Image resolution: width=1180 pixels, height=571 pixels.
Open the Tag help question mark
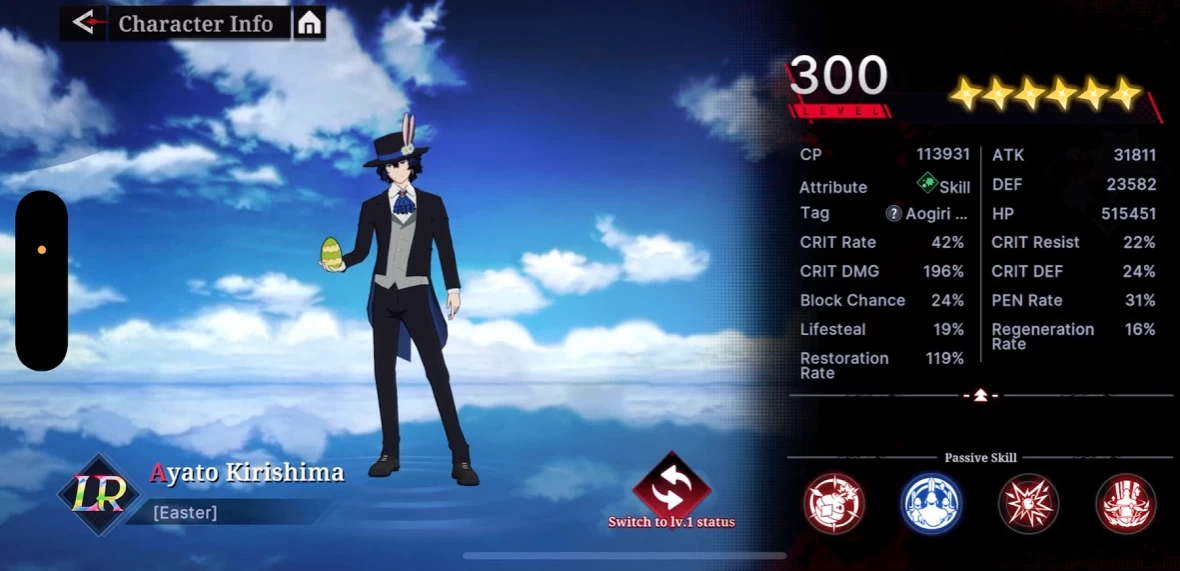tap(894, 214)
